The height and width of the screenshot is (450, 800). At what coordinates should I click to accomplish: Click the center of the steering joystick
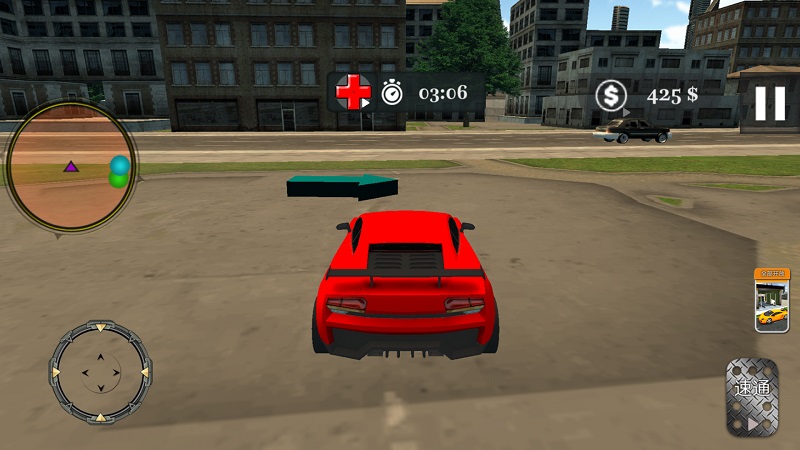[100, 373]
